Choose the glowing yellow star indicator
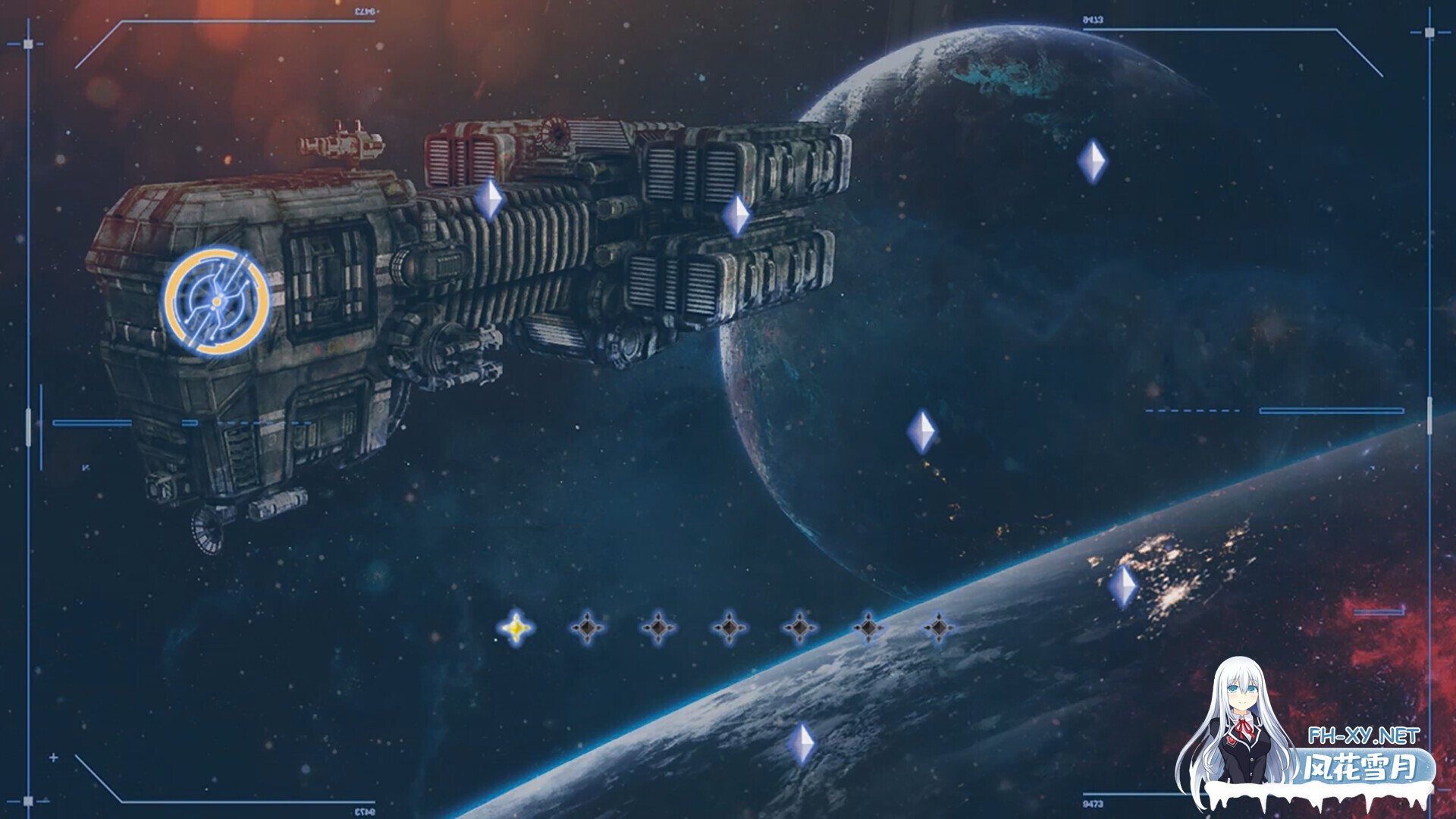The height and width of the screenshot is (819, 1456). click(x=516, y=628)
